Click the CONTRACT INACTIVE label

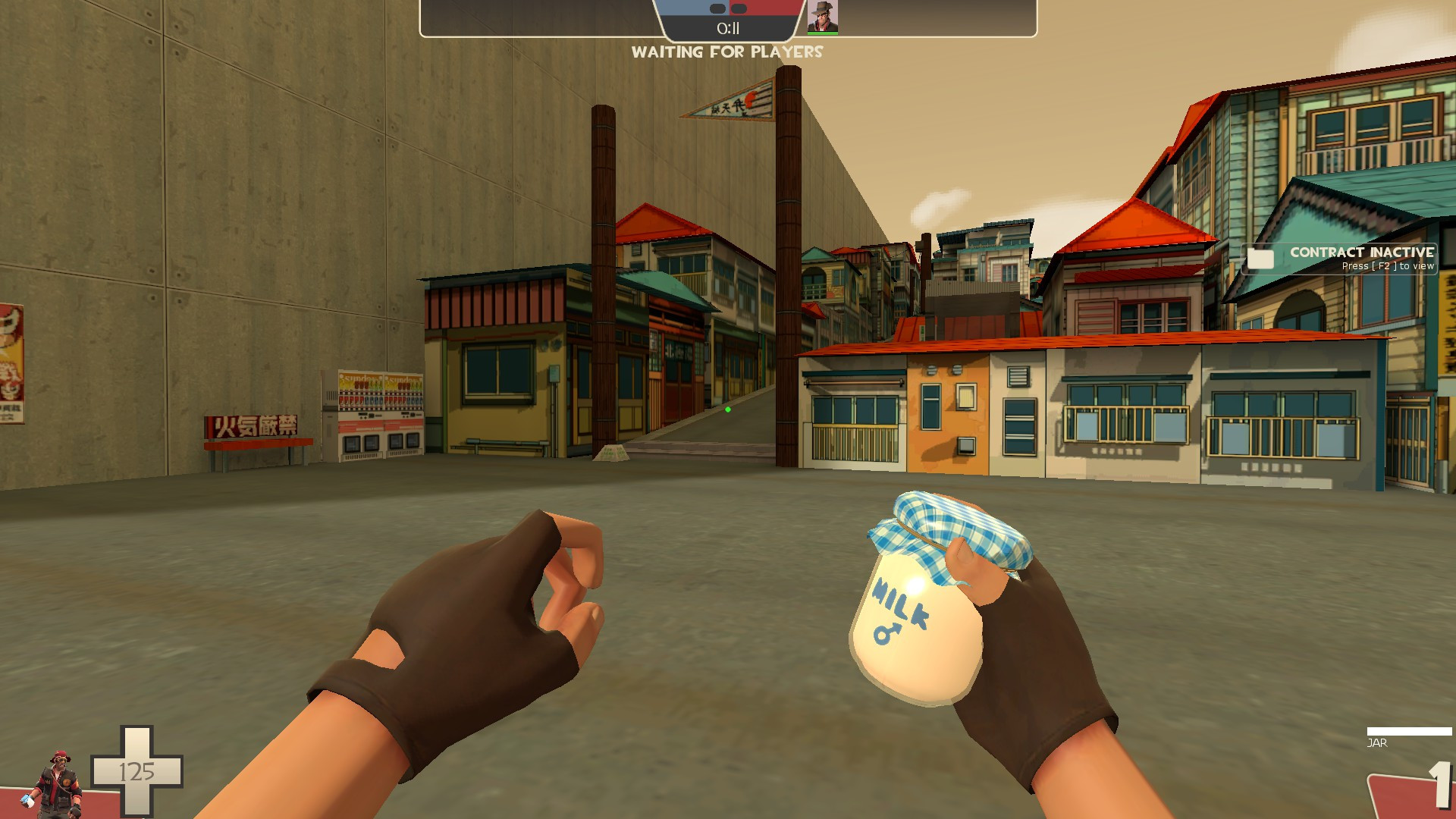tap(1361, 253)
